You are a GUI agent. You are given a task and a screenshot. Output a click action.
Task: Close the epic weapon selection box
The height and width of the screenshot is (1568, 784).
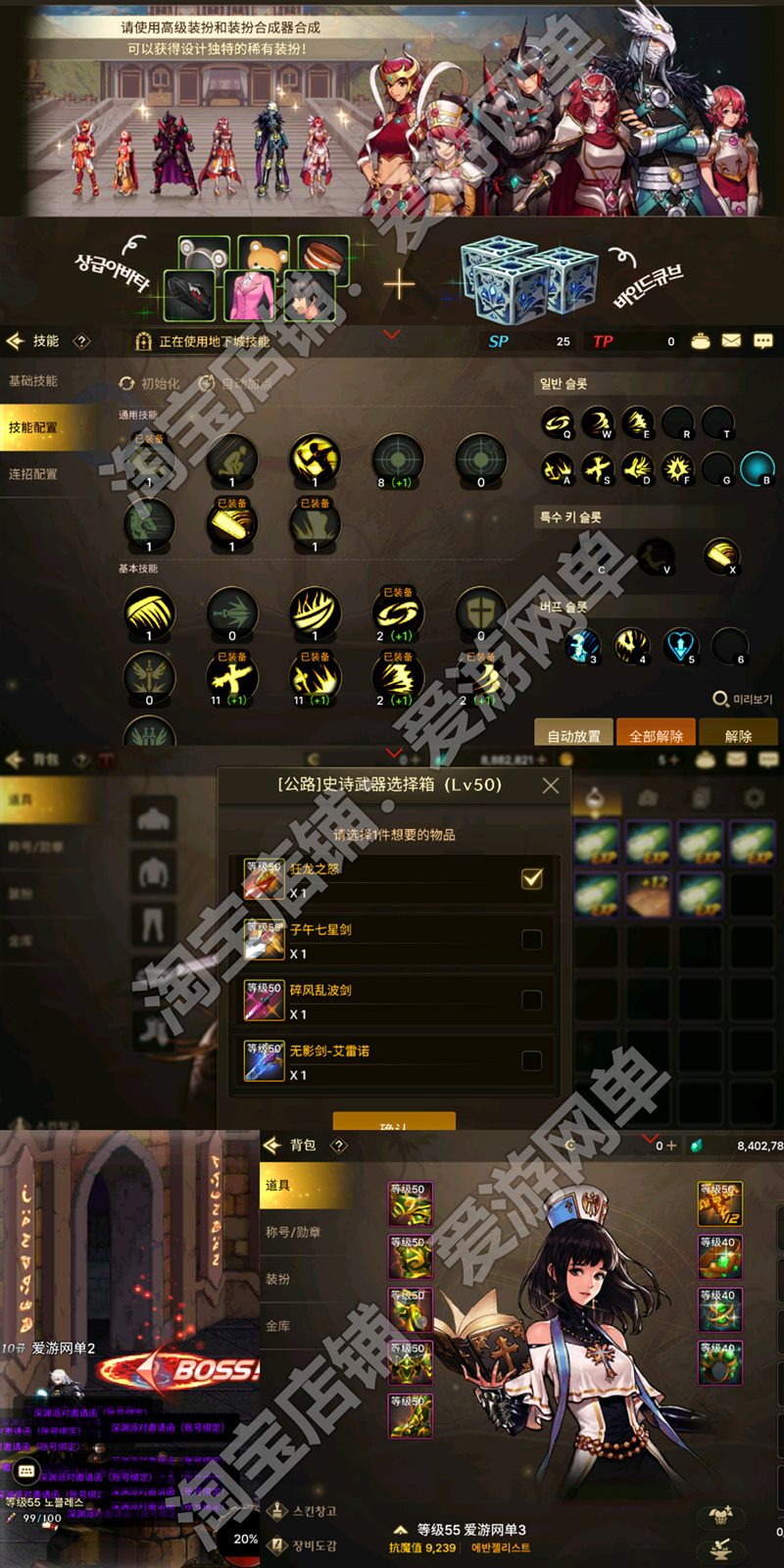(551, 786)
